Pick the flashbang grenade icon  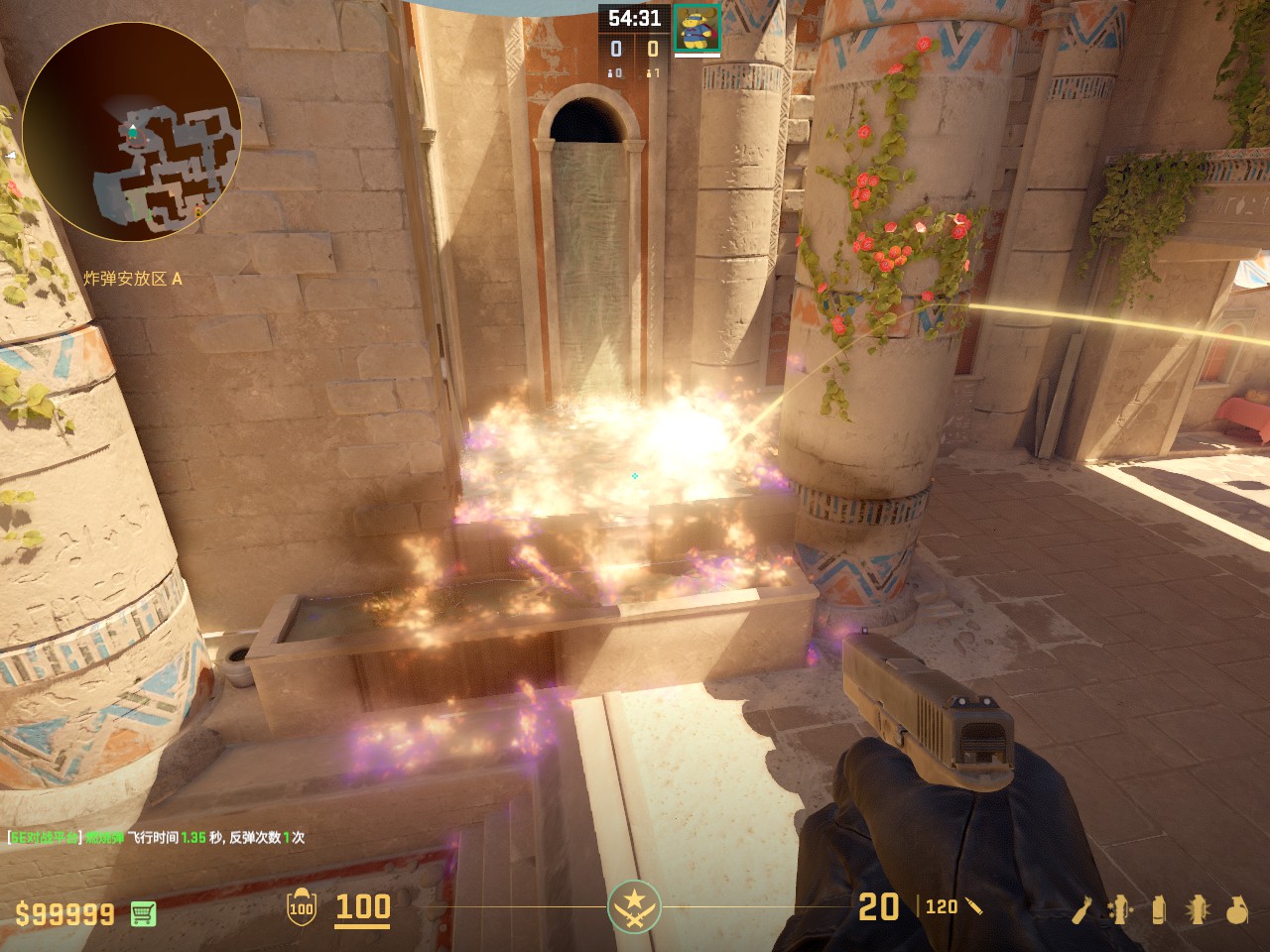[1198, 909]
